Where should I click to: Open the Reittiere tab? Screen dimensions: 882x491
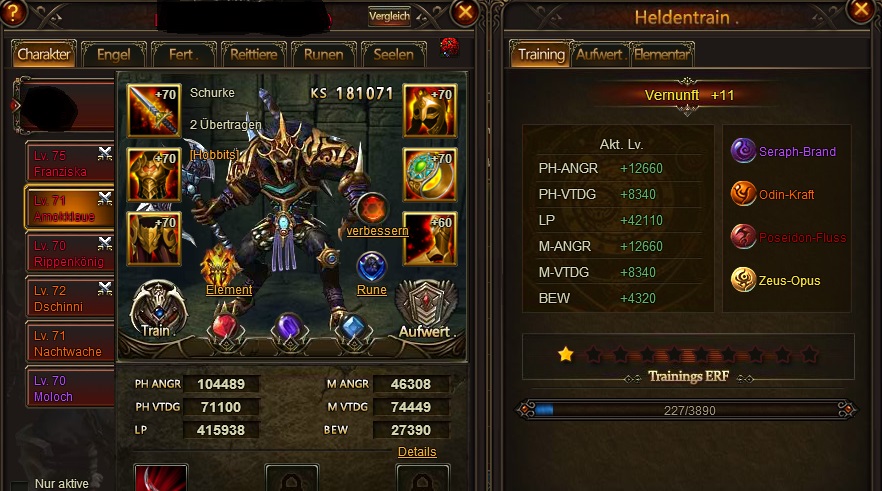[x=250, y=54]
